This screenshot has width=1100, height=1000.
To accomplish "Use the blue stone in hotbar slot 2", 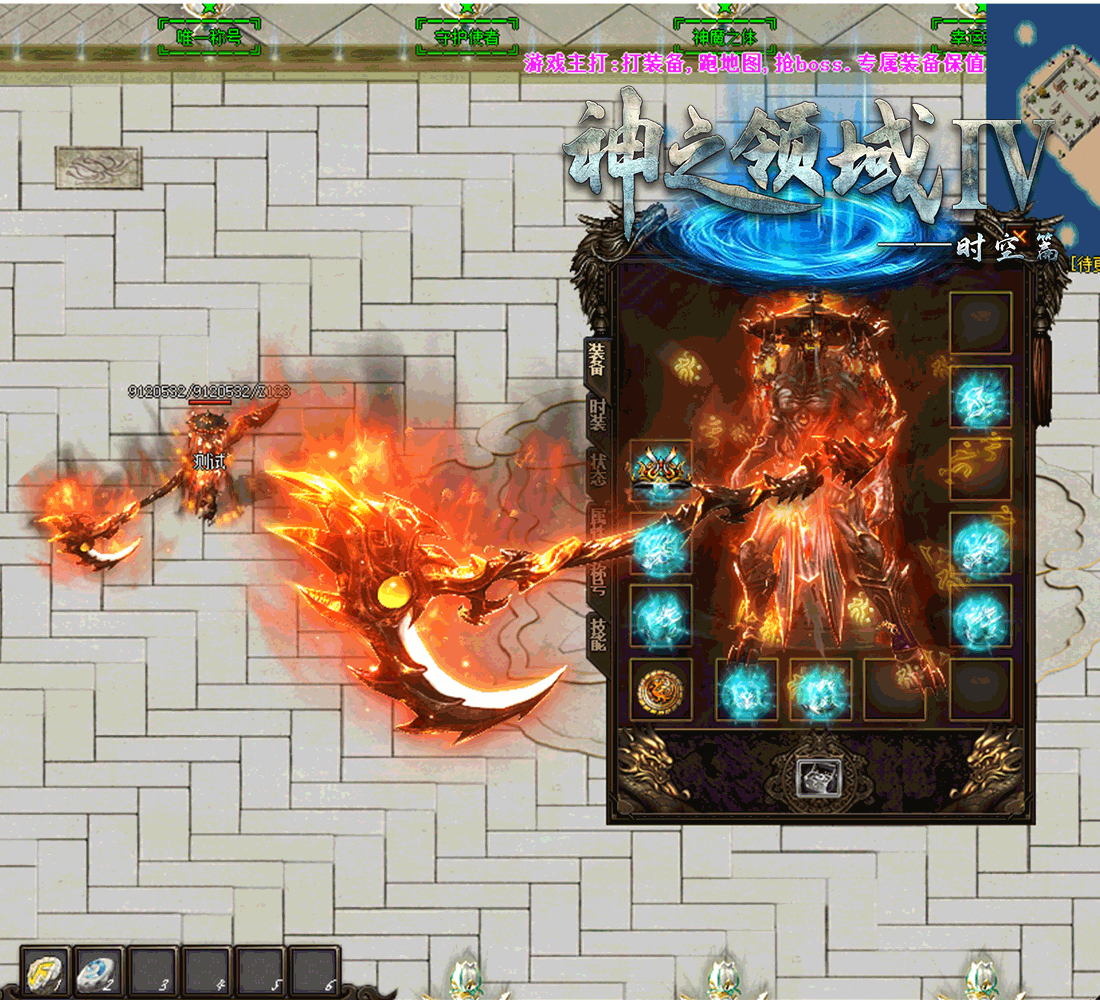I will 98,972.
